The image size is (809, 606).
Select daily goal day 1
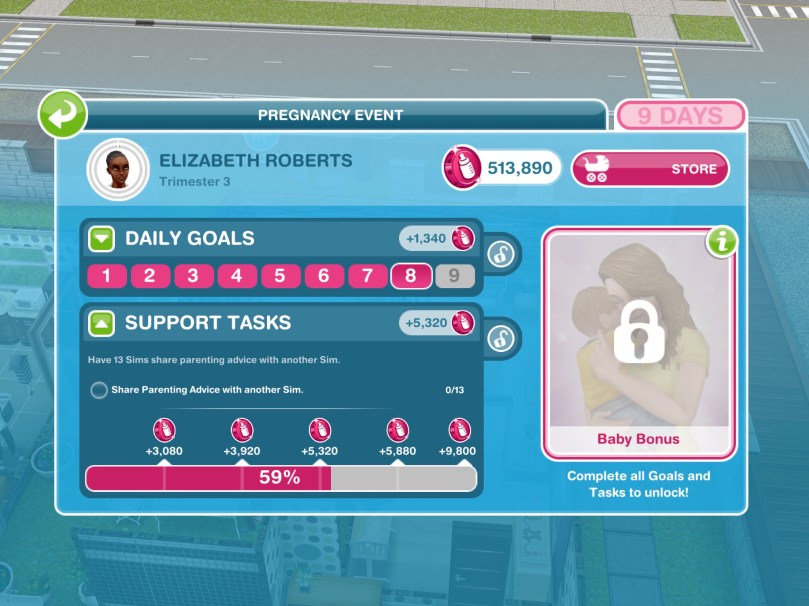[106, 276]
